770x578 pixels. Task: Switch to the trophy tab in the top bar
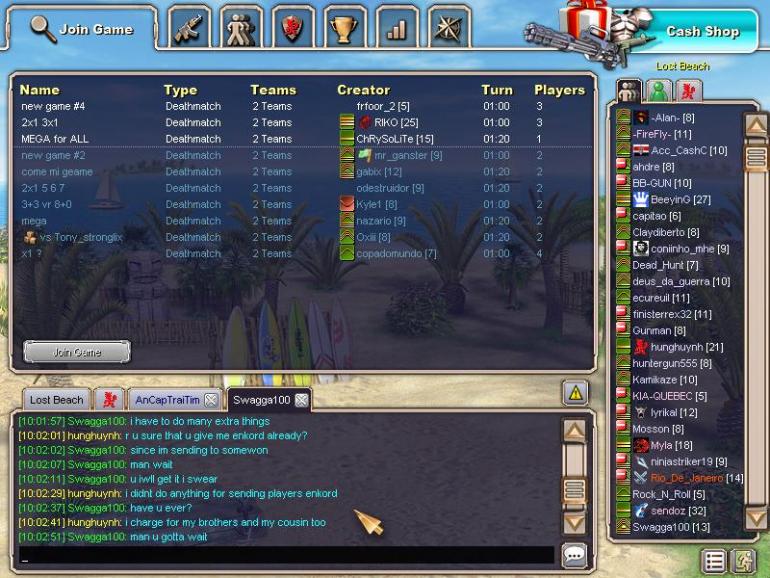tap(345, 29)
